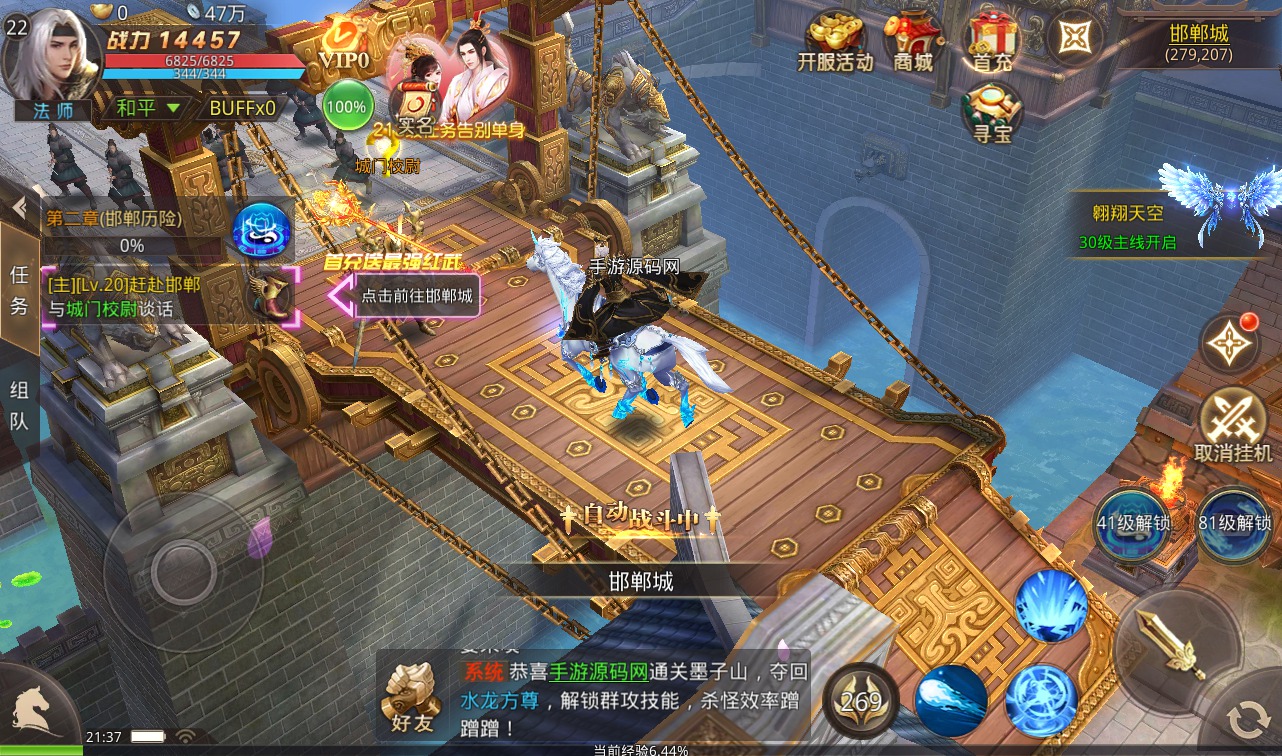
Task: Collapse the quest panel with the arrow
Action: [19, 207]
